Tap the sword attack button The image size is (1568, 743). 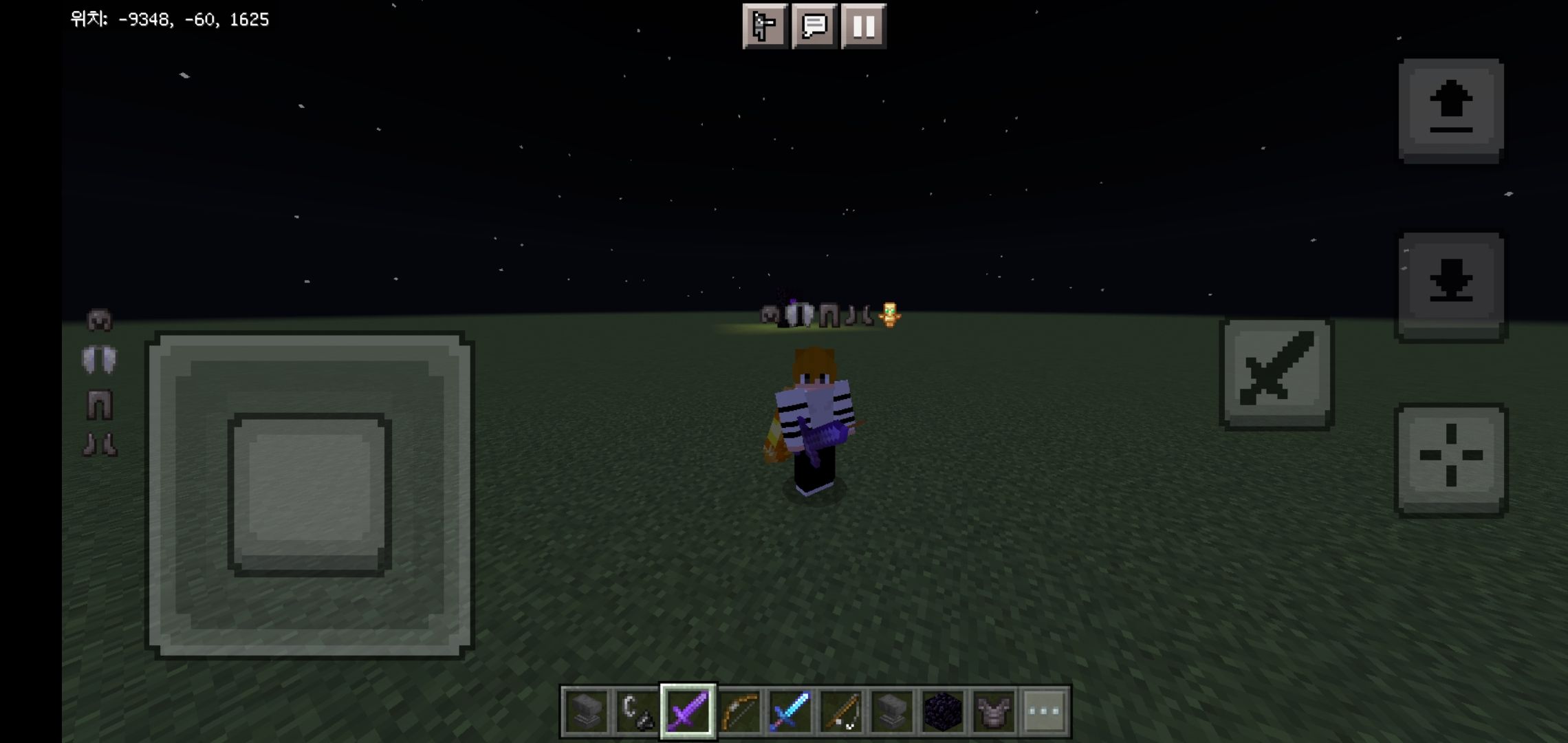(1276, 374)
